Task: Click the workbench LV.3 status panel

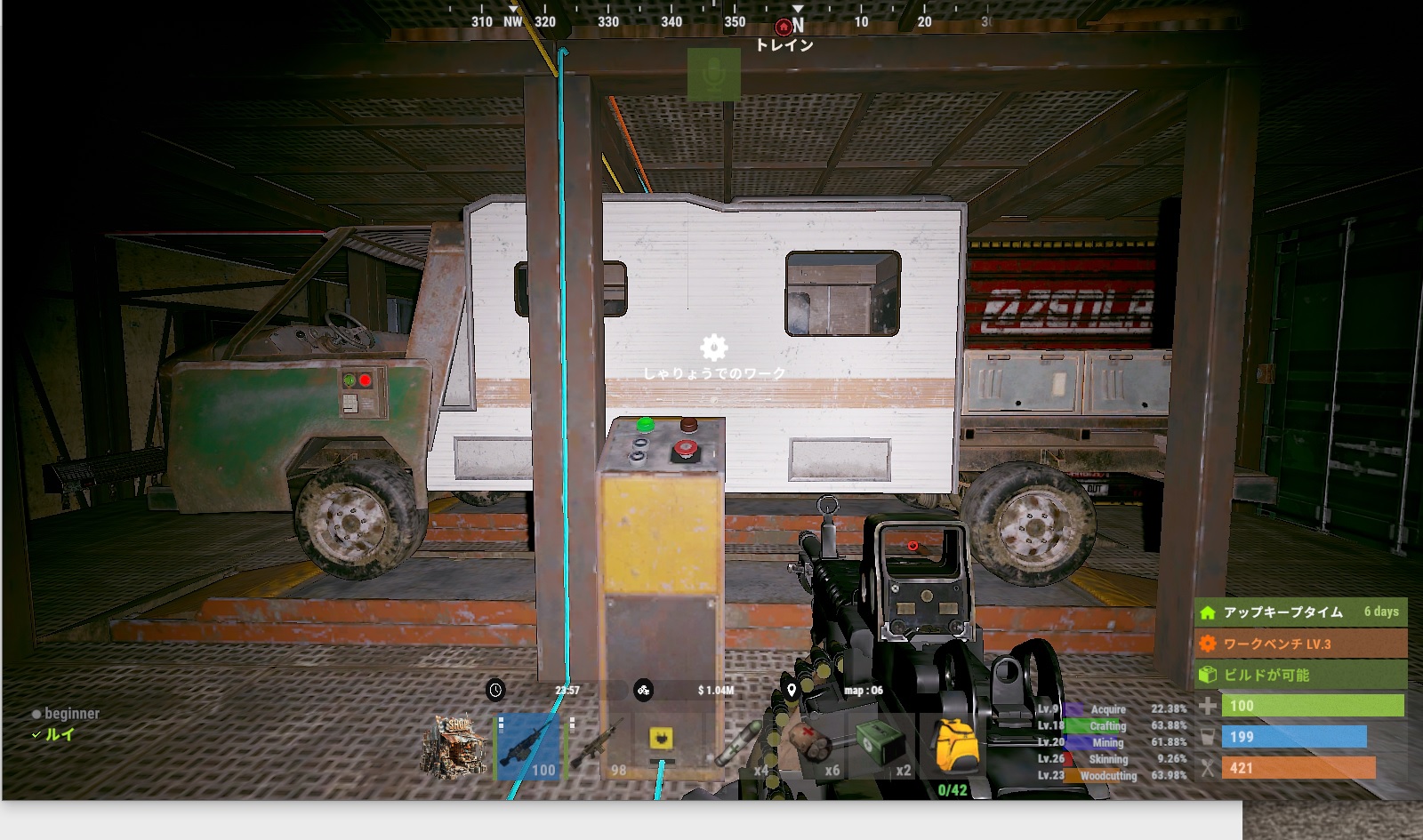Action: (1300, 644)
